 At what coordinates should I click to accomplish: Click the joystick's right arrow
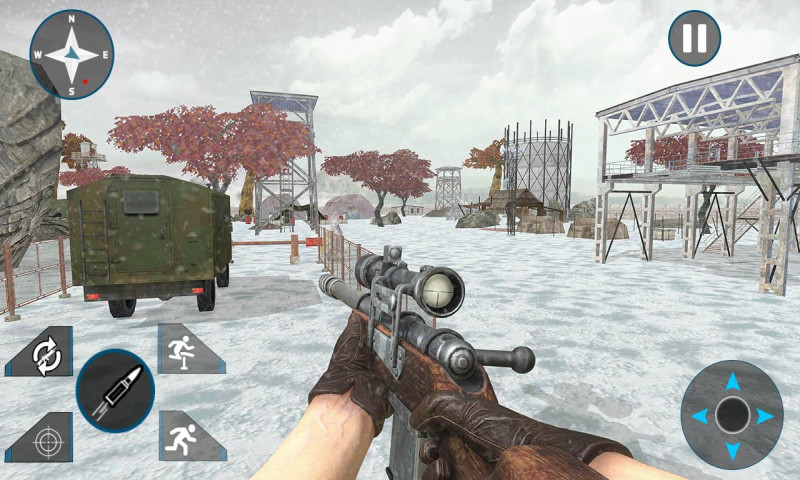point(766,416)
